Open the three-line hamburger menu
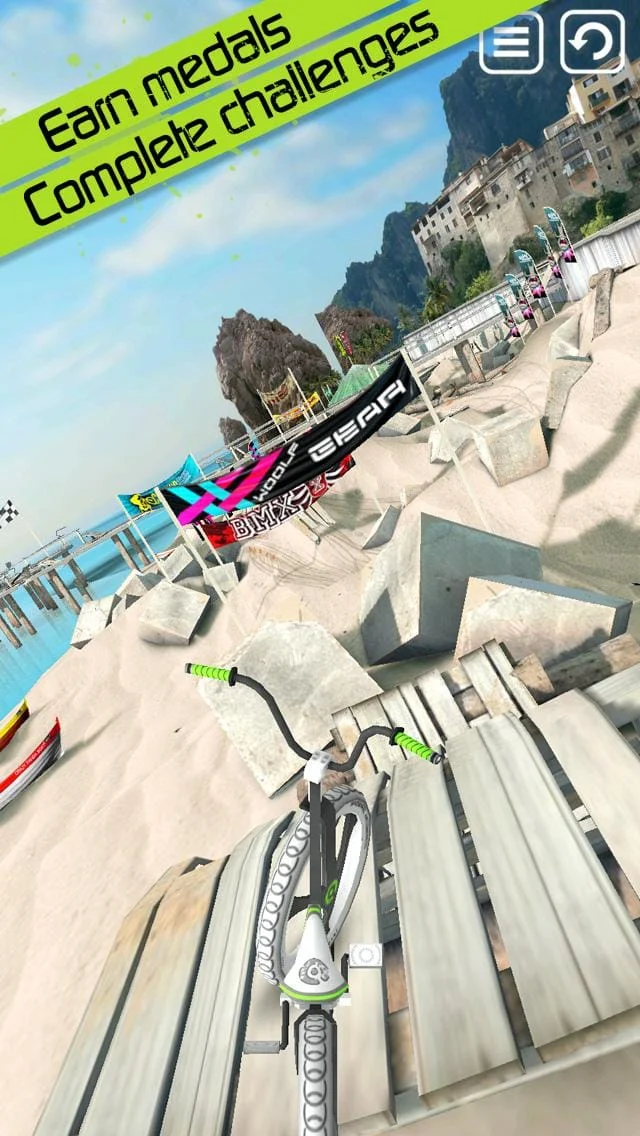Viewport: 640px width, 1136px height. point(511,42)
